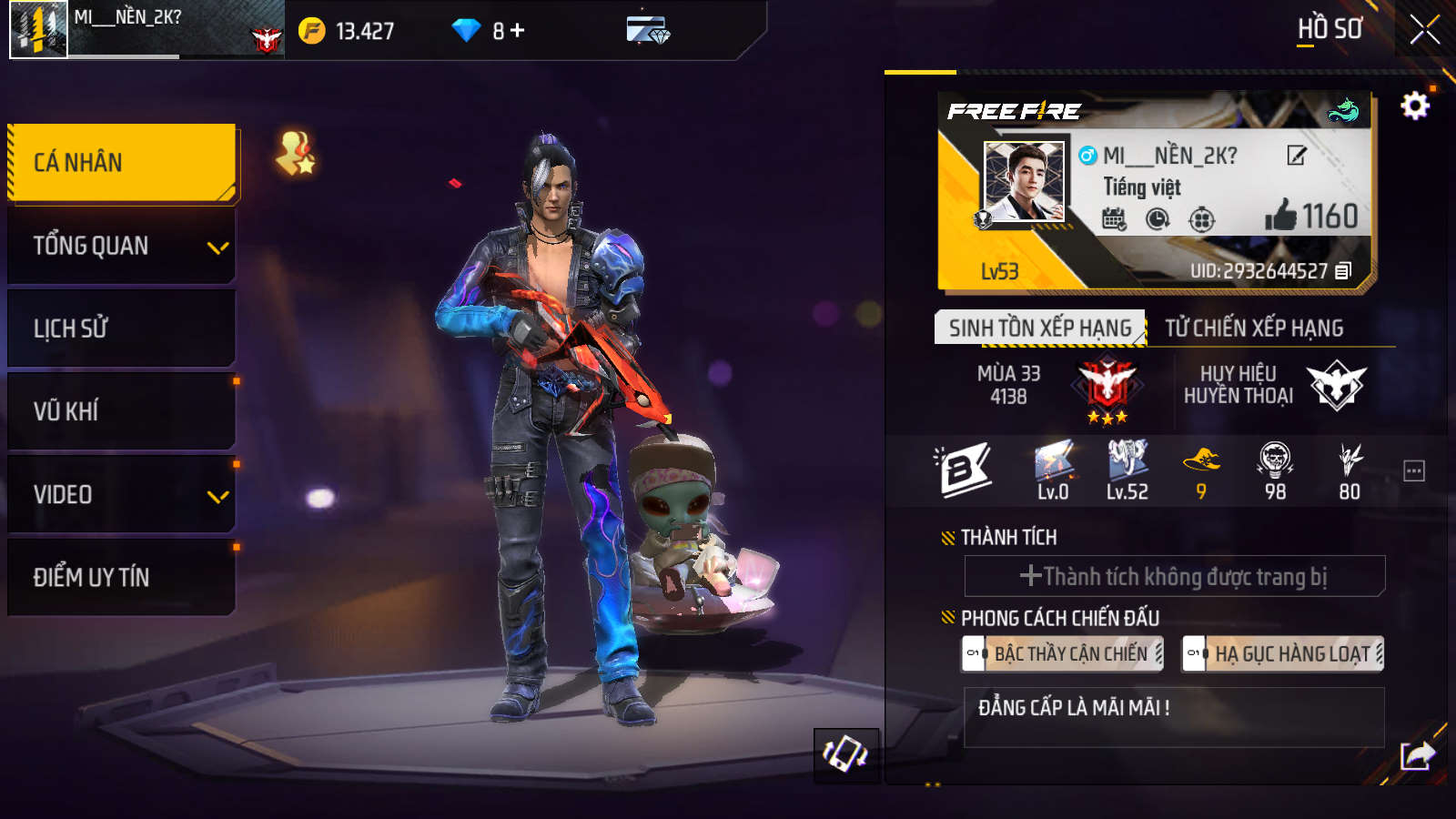Show more badges via the ellipsis icon

(x=1413, y=470)
